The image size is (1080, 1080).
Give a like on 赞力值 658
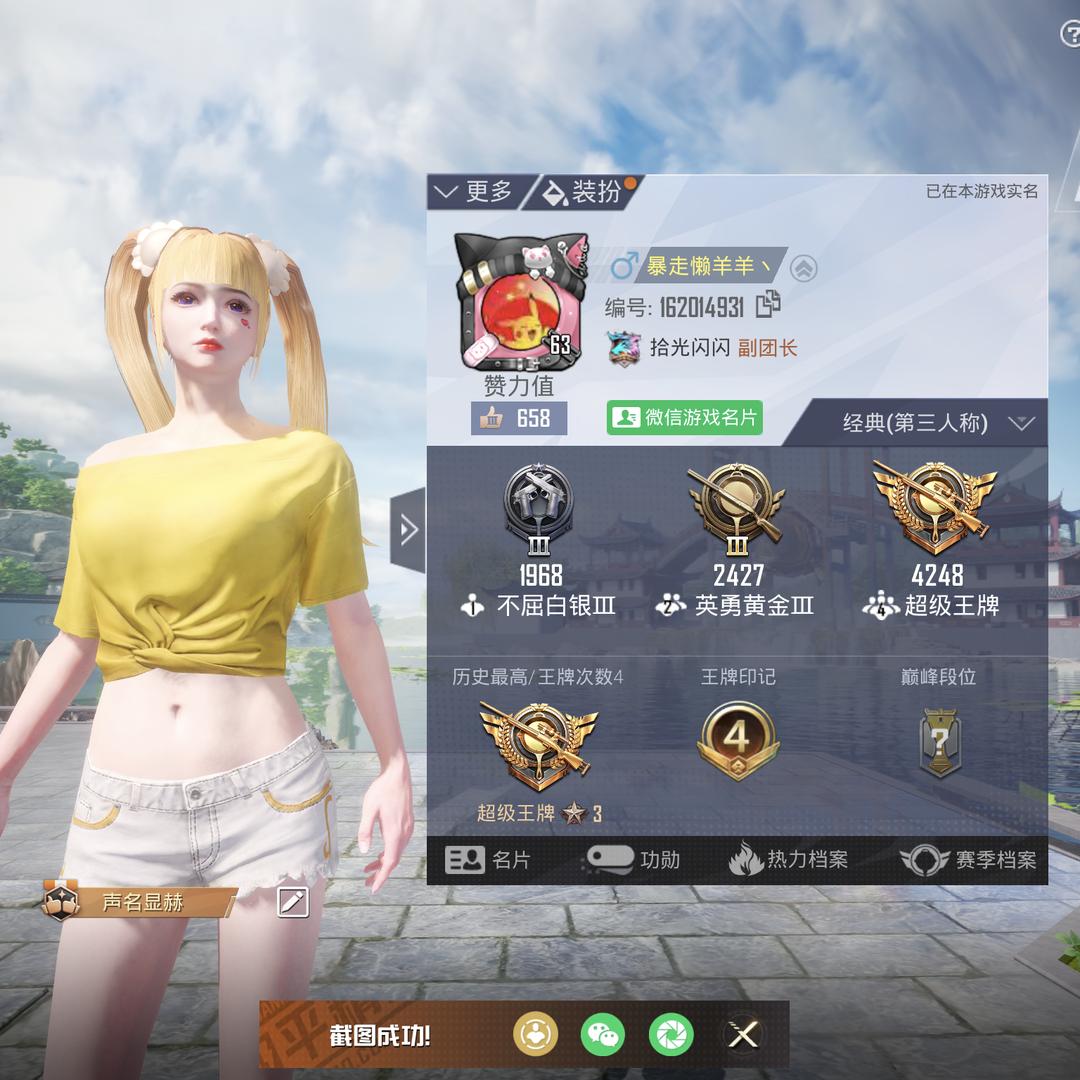click(520, 418)
